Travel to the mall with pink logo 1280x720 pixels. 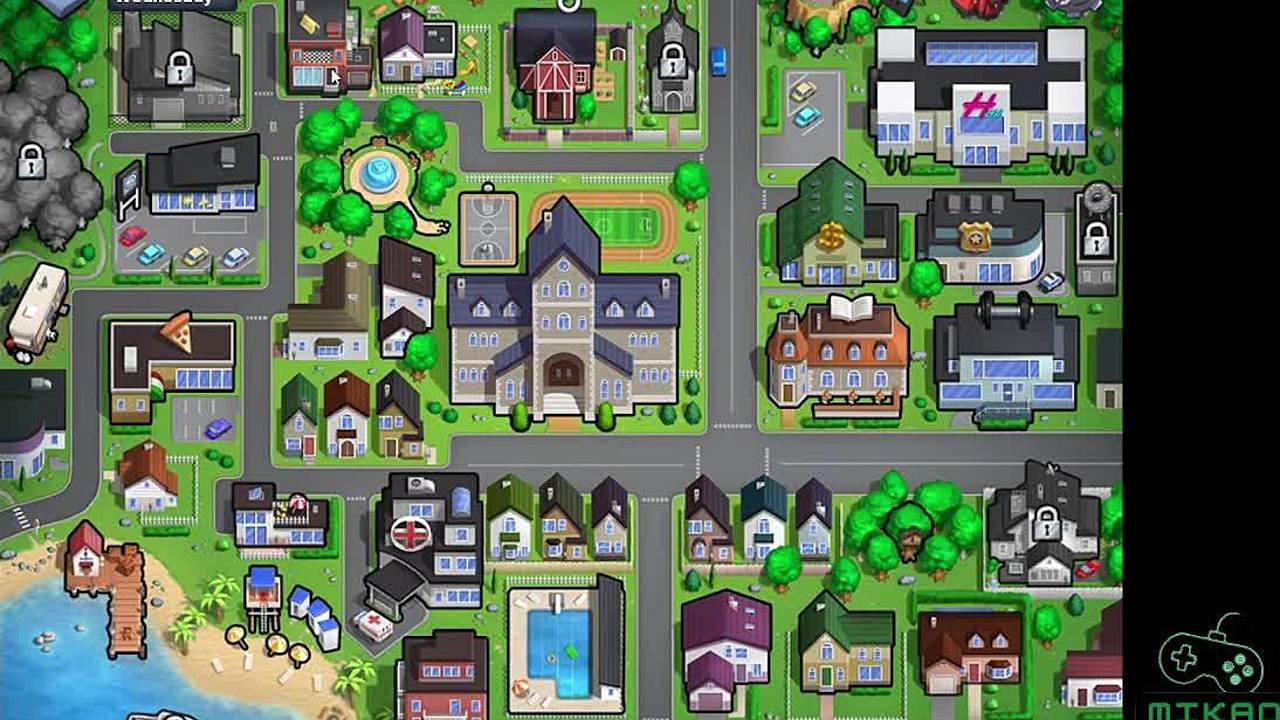979,100
